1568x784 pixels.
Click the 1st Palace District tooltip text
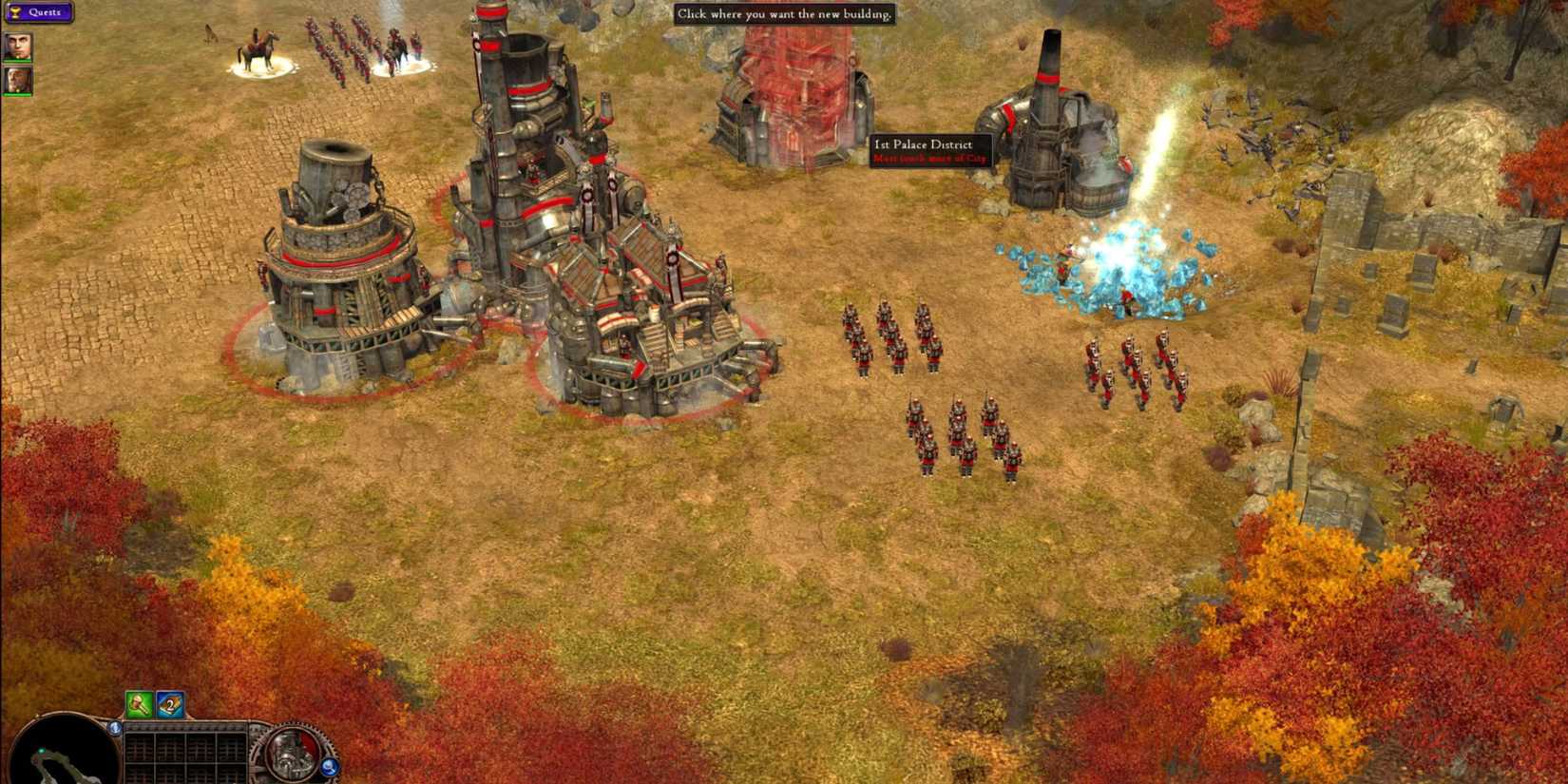[924, 143]
